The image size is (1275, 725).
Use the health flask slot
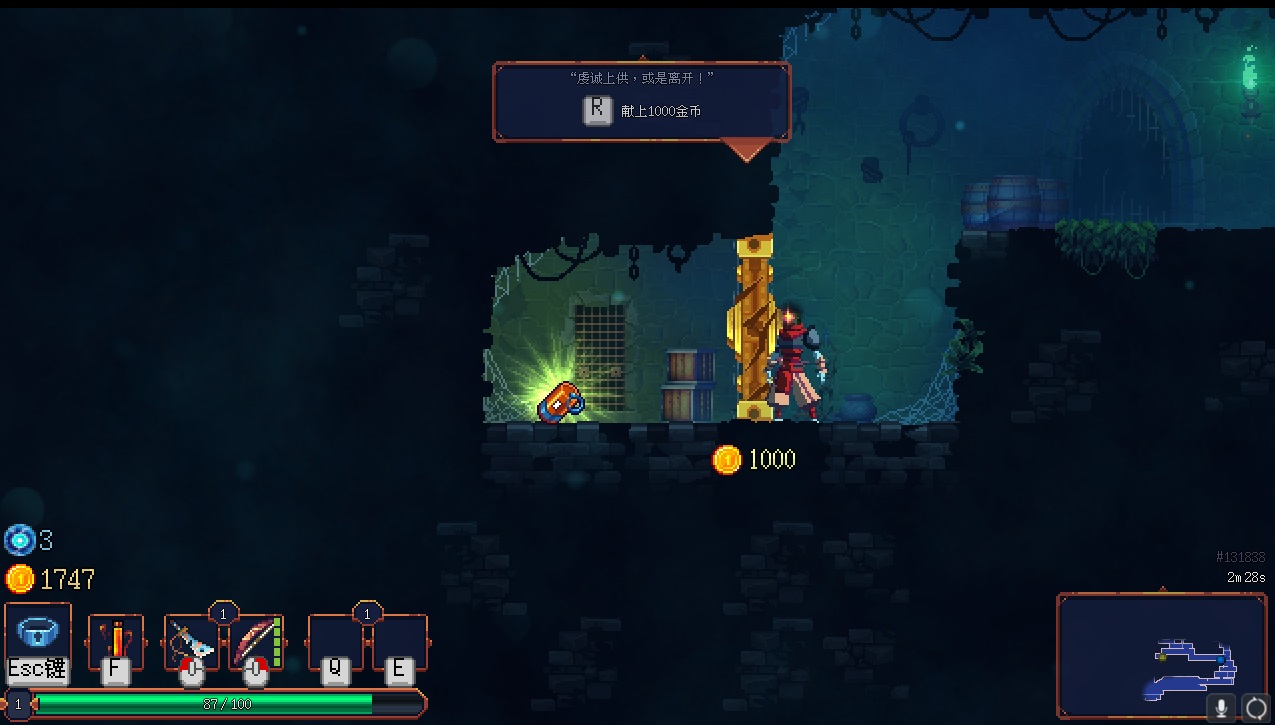point(116,641)
